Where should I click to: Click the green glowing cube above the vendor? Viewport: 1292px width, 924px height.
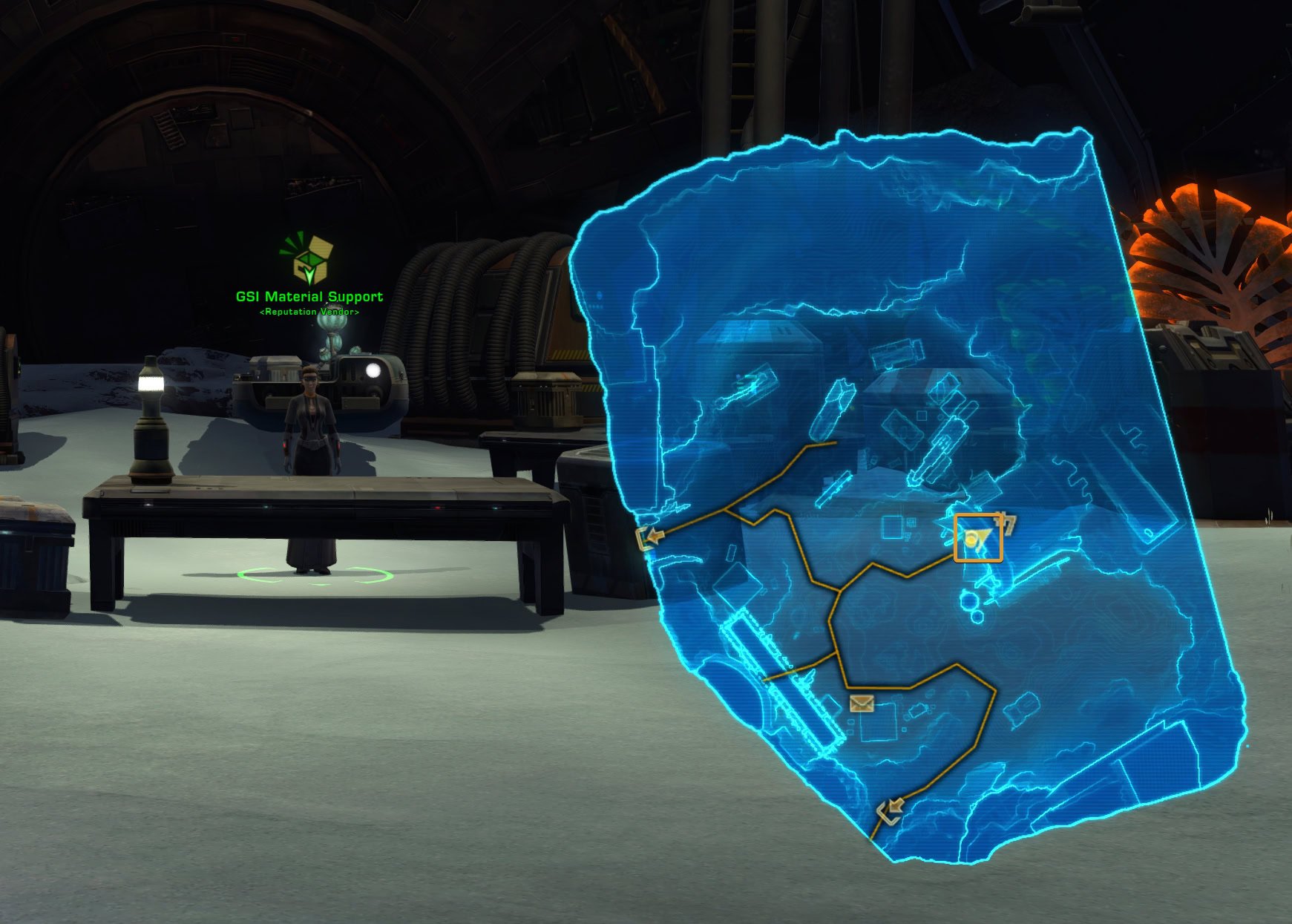click(x=312, y=257)
